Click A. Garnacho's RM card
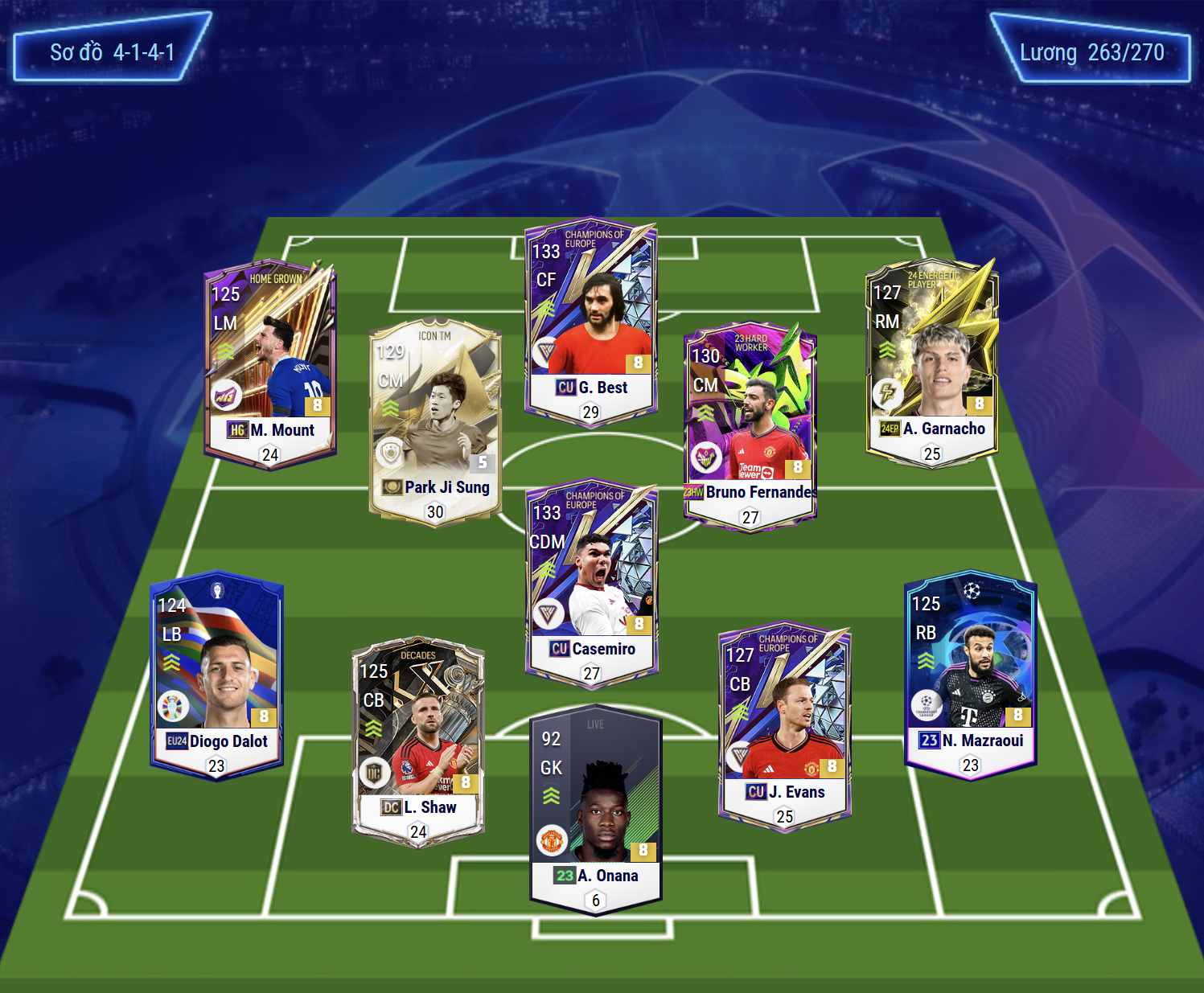The width and height of the screenshot is (1204, 993). pyautogui.click(x=931, y=362)
